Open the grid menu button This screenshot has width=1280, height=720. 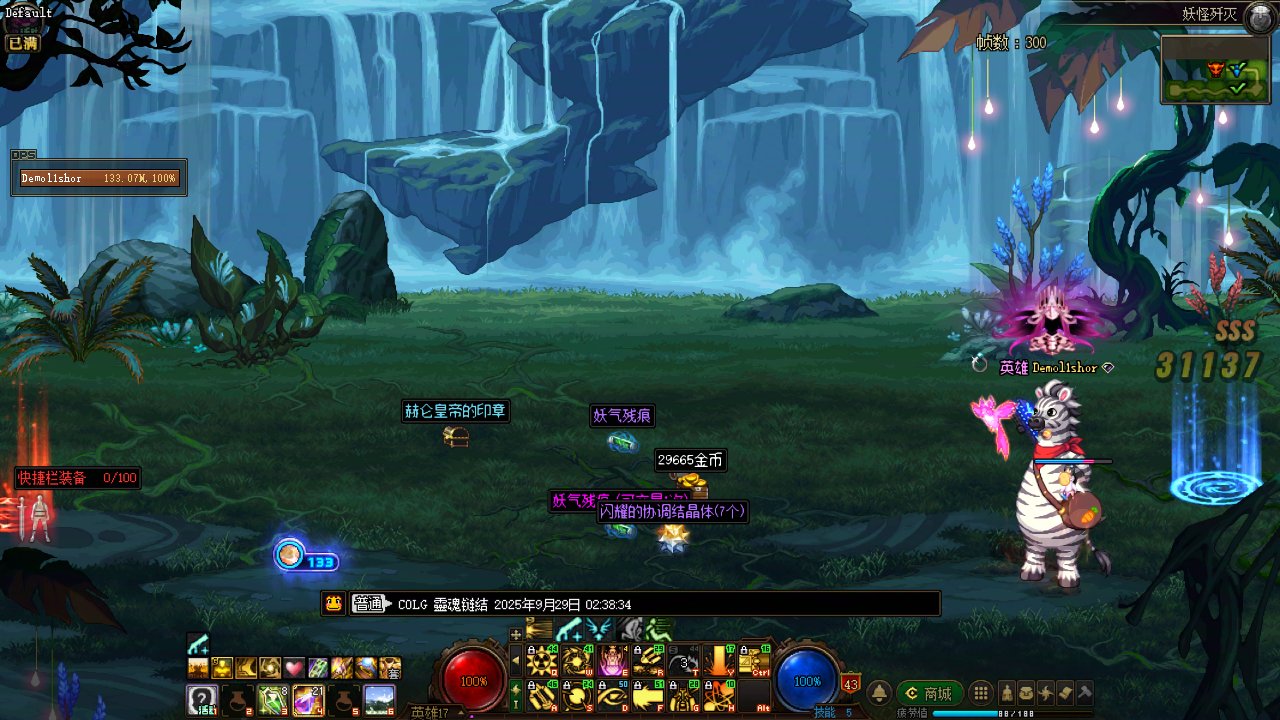pos(982,693)
